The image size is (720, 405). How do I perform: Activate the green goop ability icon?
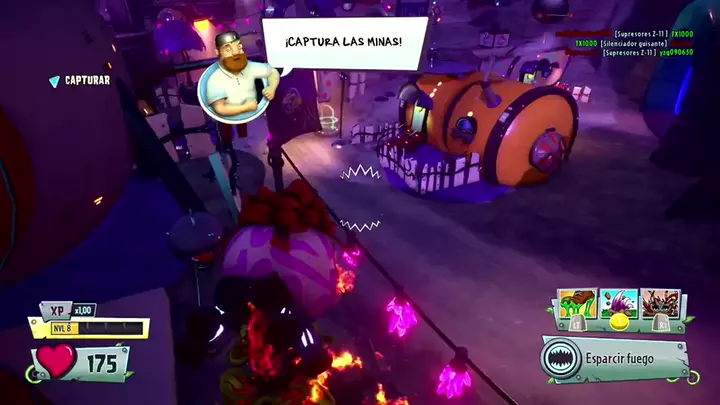(576, 305)
